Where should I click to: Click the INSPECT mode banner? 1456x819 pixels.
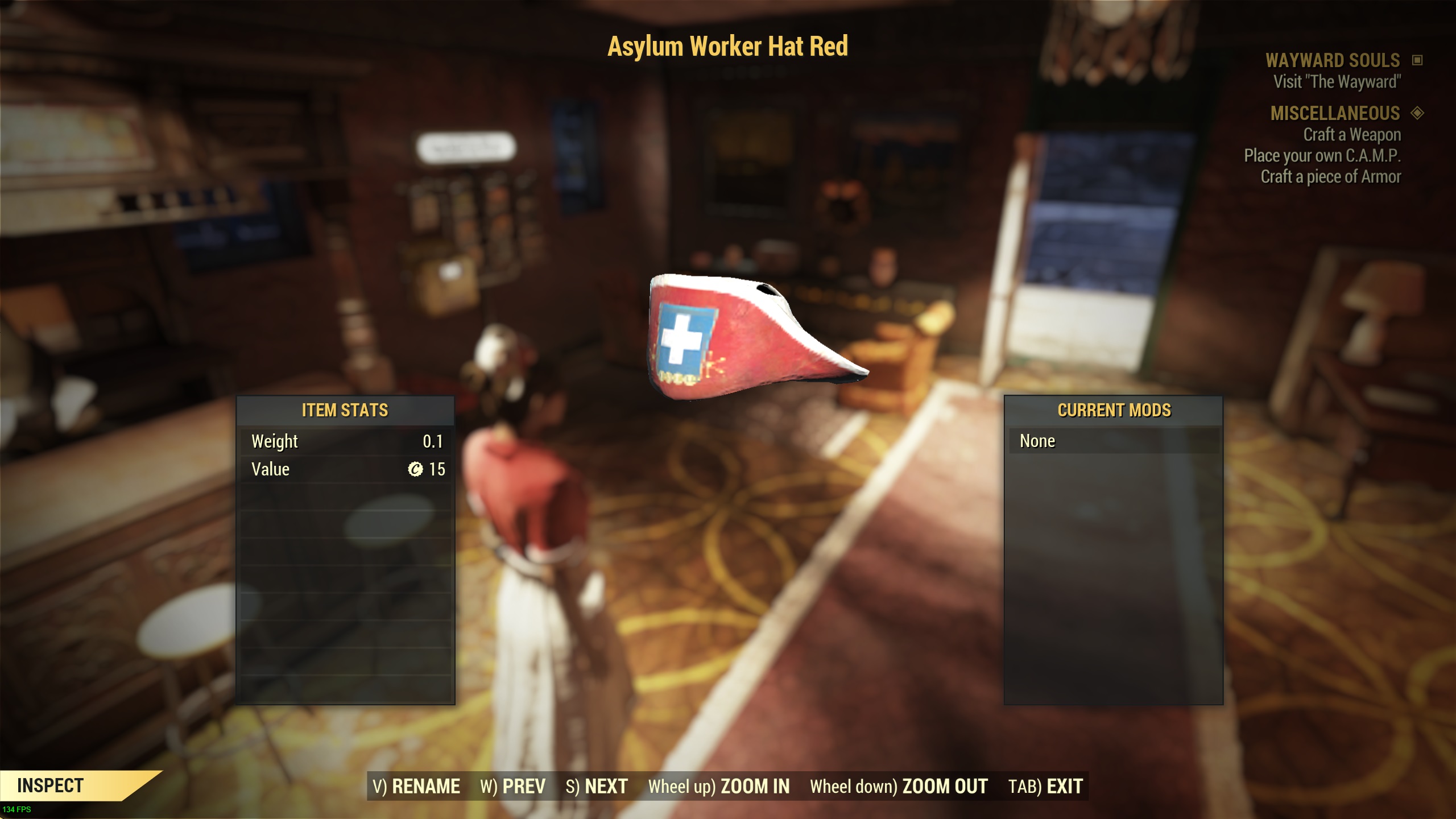point(51,784)
